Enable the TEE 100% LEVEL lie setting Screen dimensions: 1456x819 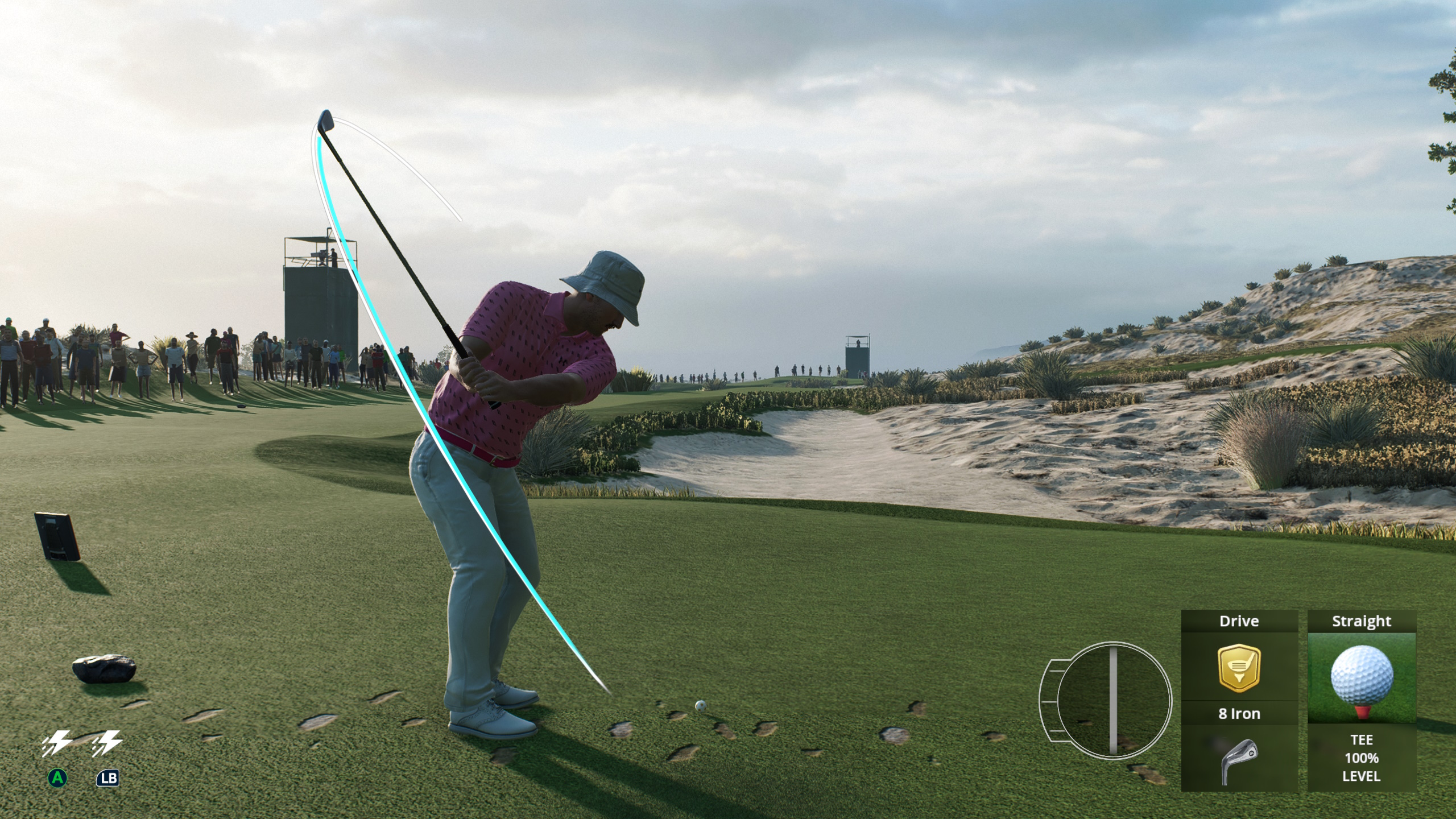pyautogui.click(x=1363, y=756)
